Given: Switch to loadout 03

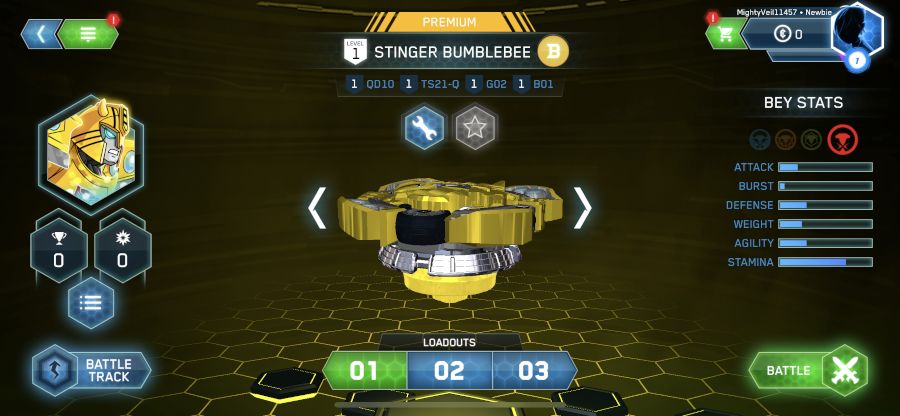Looking at the screenshot, I should point(534,371).
